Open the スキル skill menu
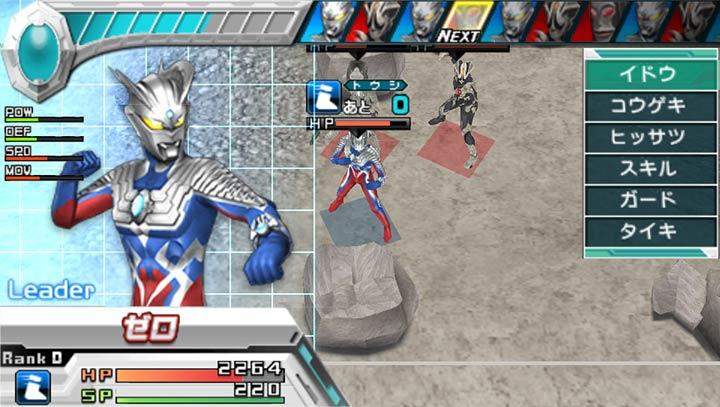720x407 pixels. [647, 168]
